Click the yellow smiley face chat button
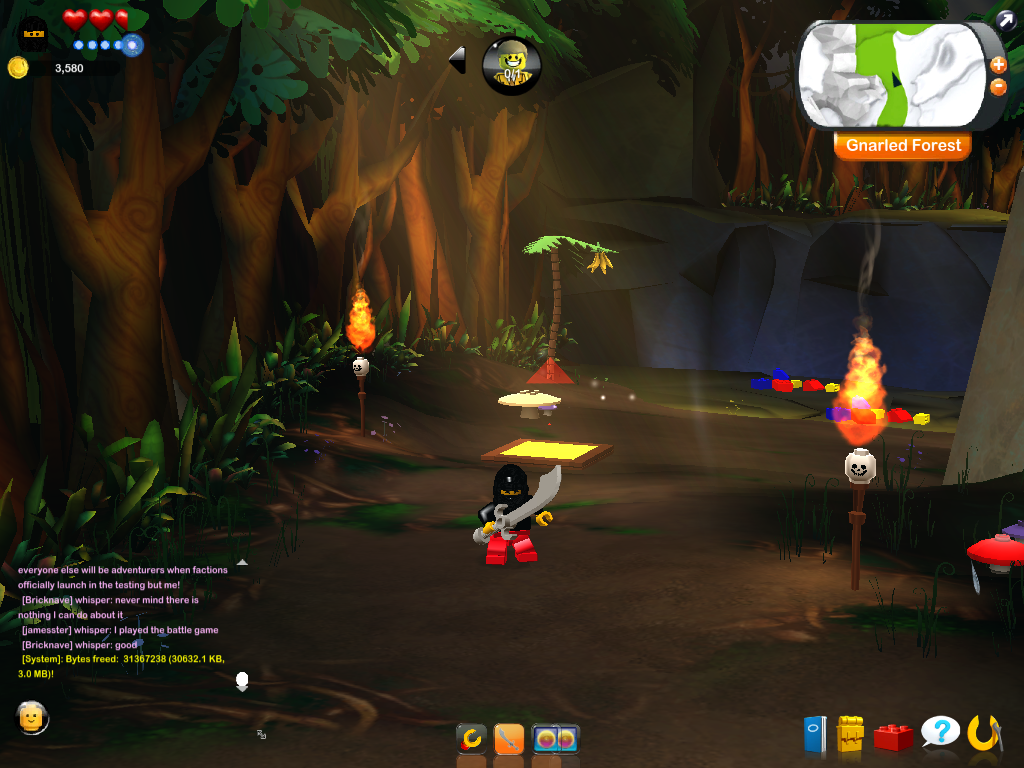Viewport: 1024px width, 768px height. pos(32,716)
